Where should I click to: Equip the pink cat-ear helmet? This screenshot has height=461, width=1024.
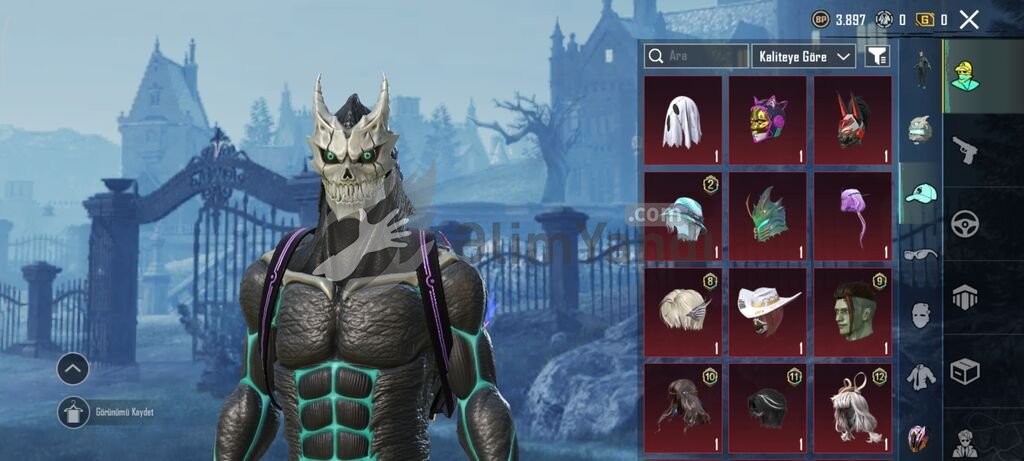coord(767,121)
